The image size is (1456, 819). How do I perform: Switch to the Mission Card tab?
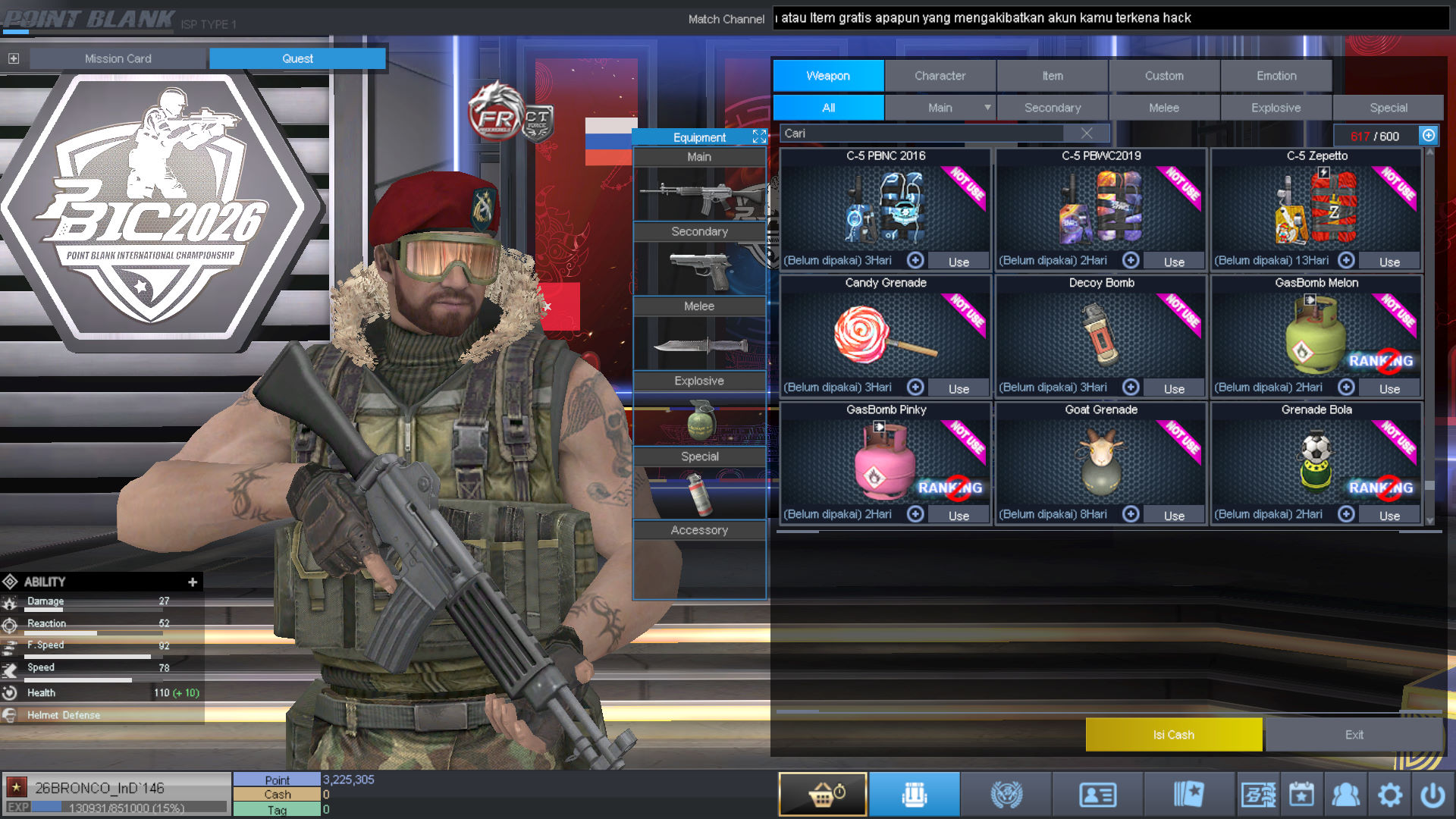pyautogui.click(x=118, y=58)
